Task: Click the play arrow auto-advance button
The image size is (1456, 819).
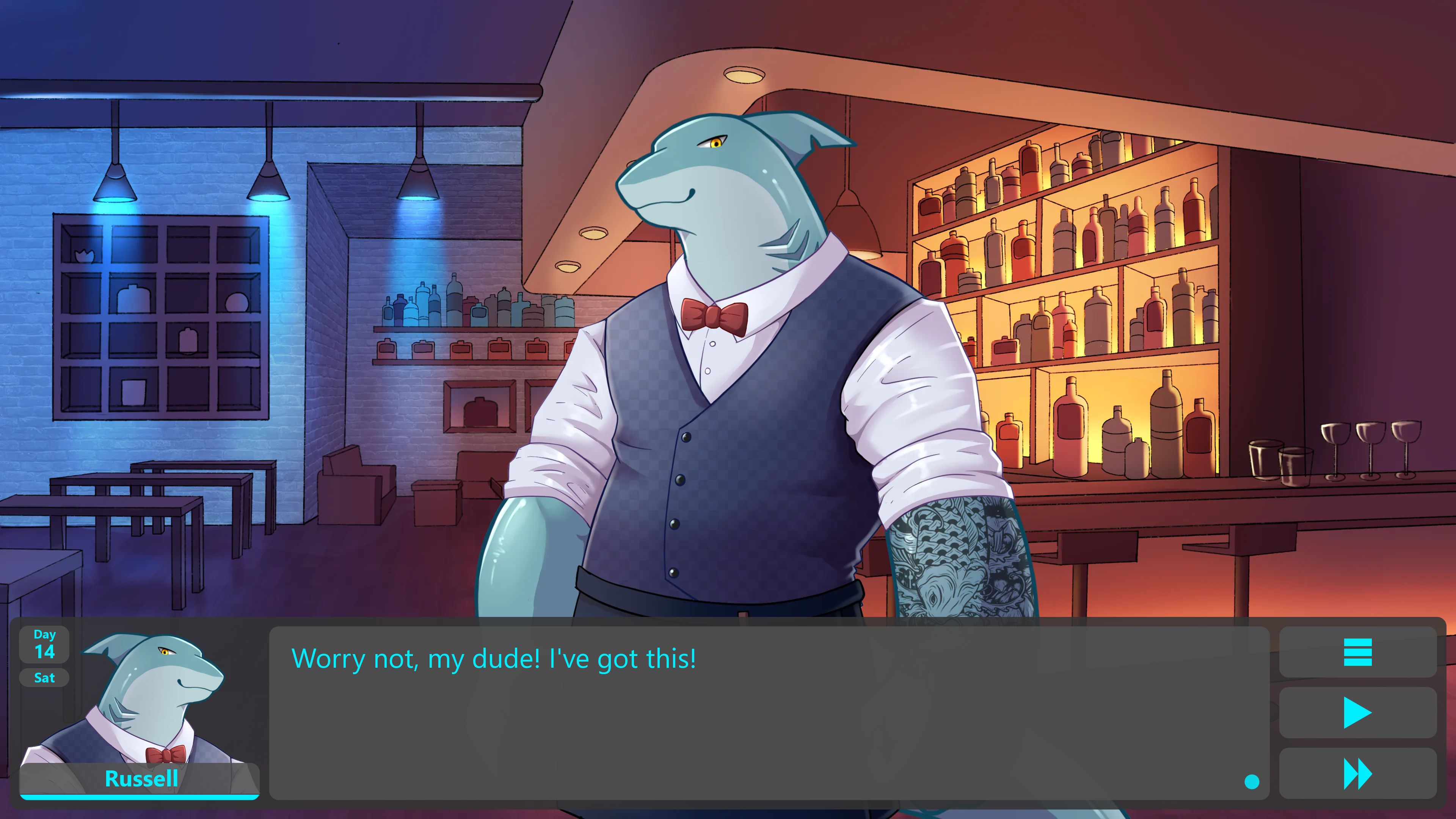Action: [1357, 713]
